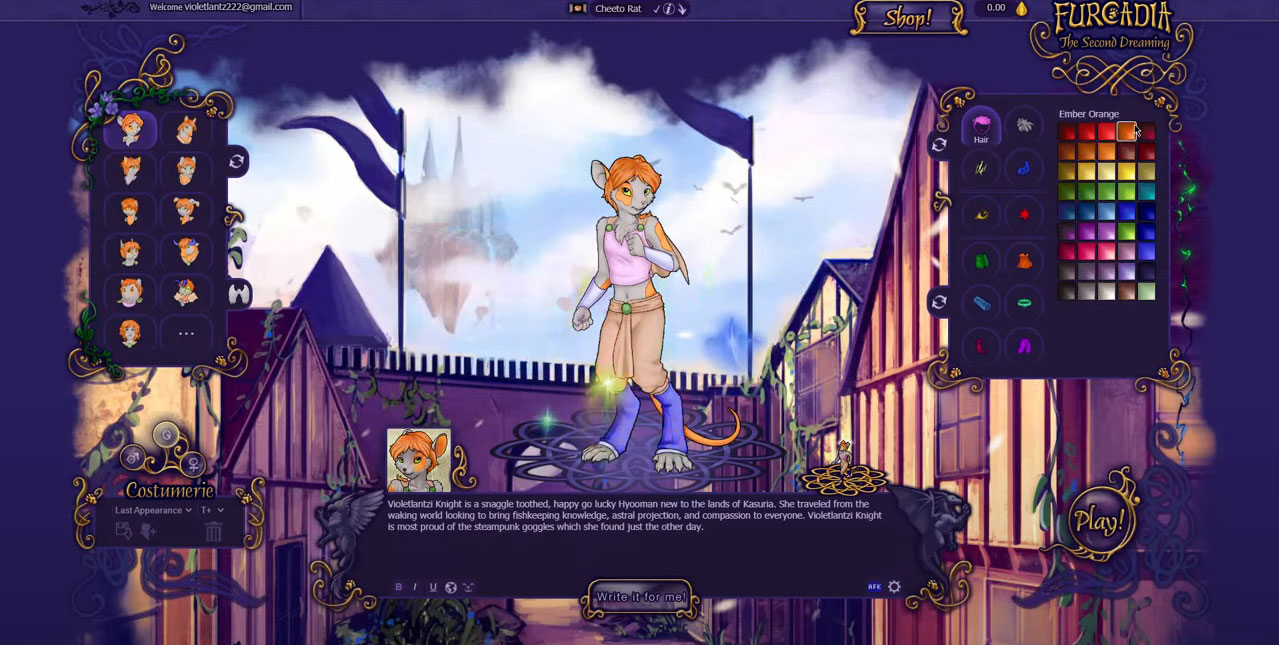Screen dimensions: 1279x645
Task: Toggle bold text in the description editor
Action: pyautogui.click(x=398, y=587)
